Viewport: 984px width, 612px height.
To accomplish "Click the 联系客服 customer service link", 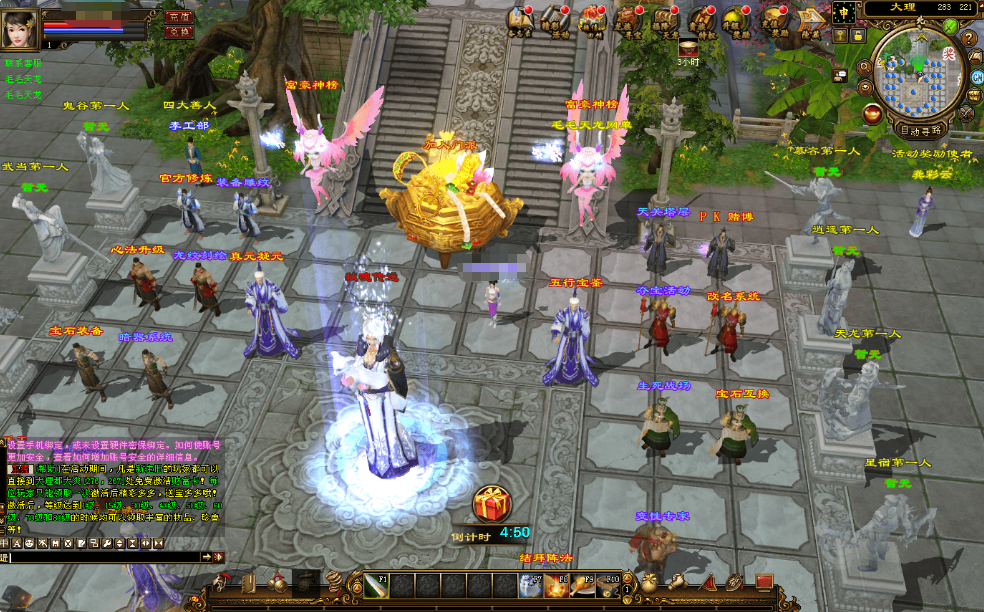I will [23, 63].
